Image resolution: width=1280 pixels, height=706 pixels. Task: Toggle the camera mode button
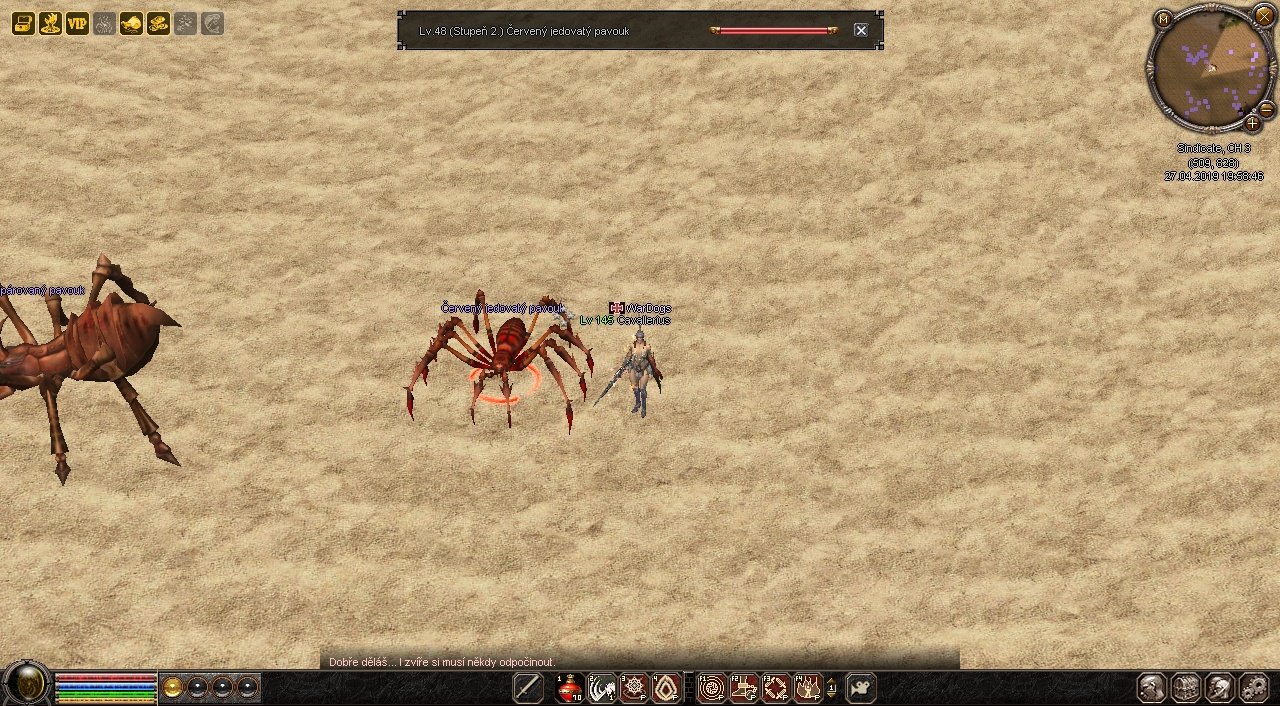tap(860, 688)
